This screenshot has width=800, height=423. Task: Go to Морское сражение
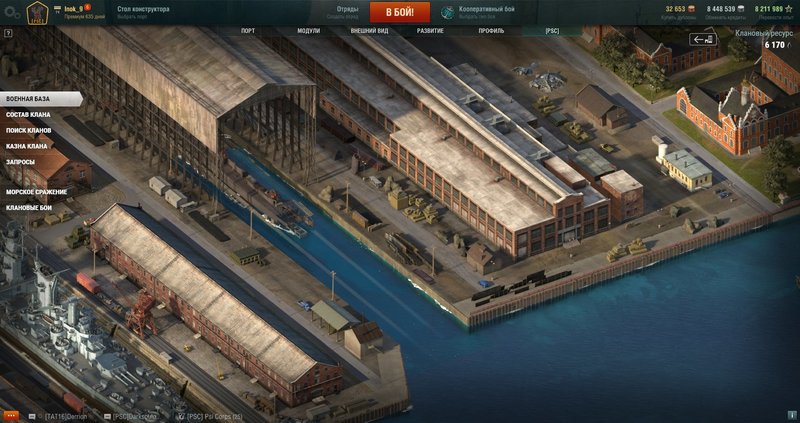coord(34,193)
